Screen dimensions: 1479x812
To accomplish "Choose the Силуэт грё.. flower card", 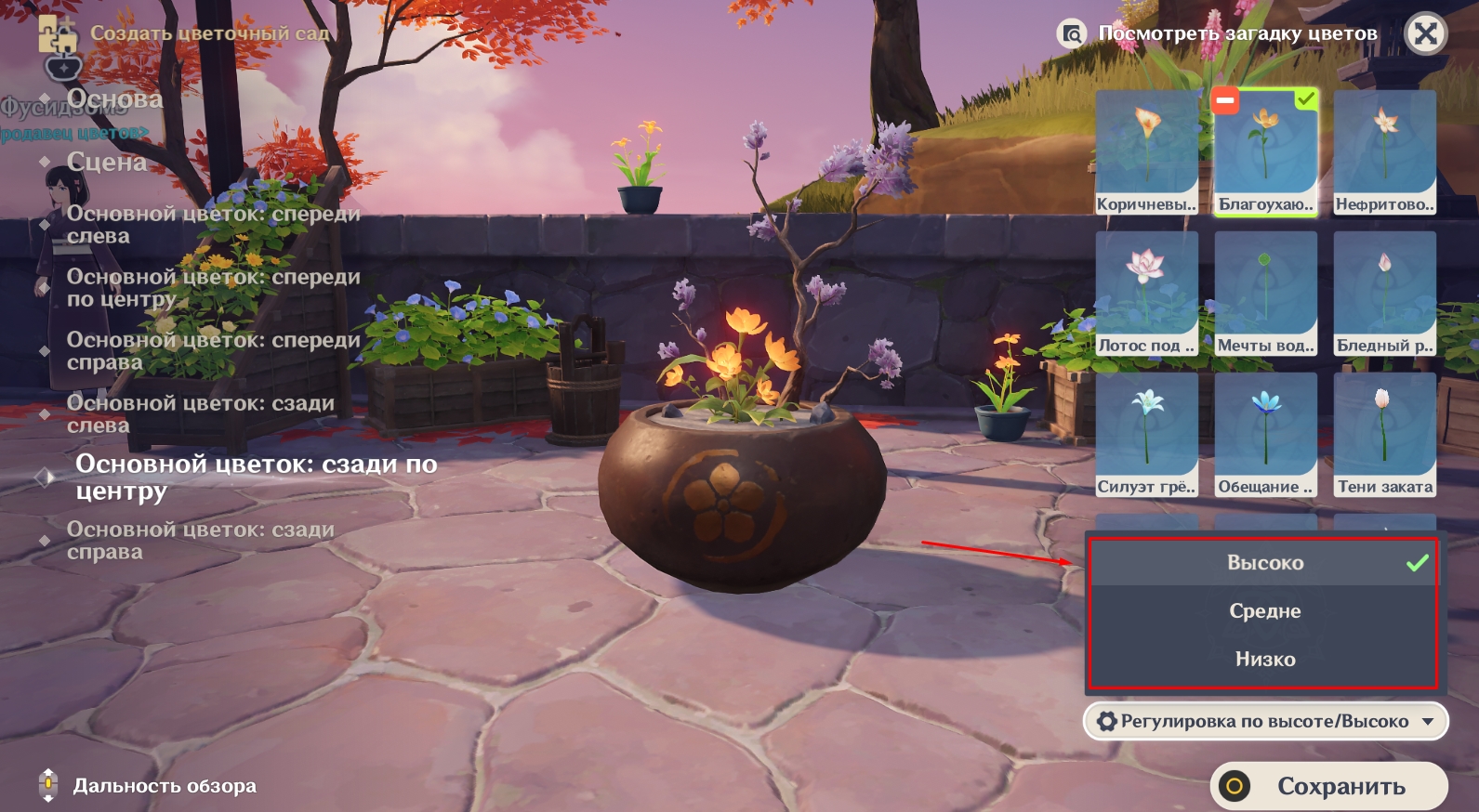I will coord(1147,435).
